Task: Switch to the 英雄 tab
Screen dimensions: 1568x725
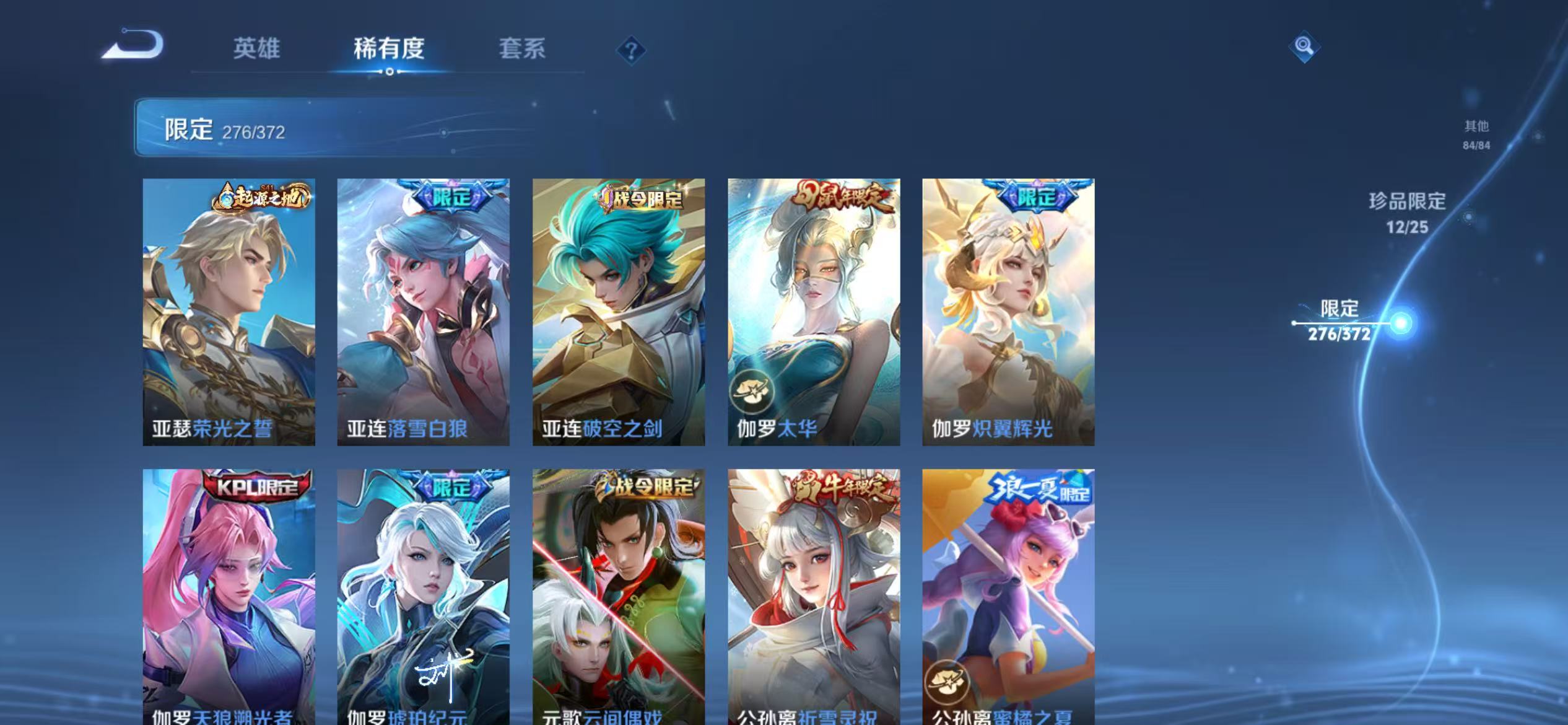Action: coord(257,49)
